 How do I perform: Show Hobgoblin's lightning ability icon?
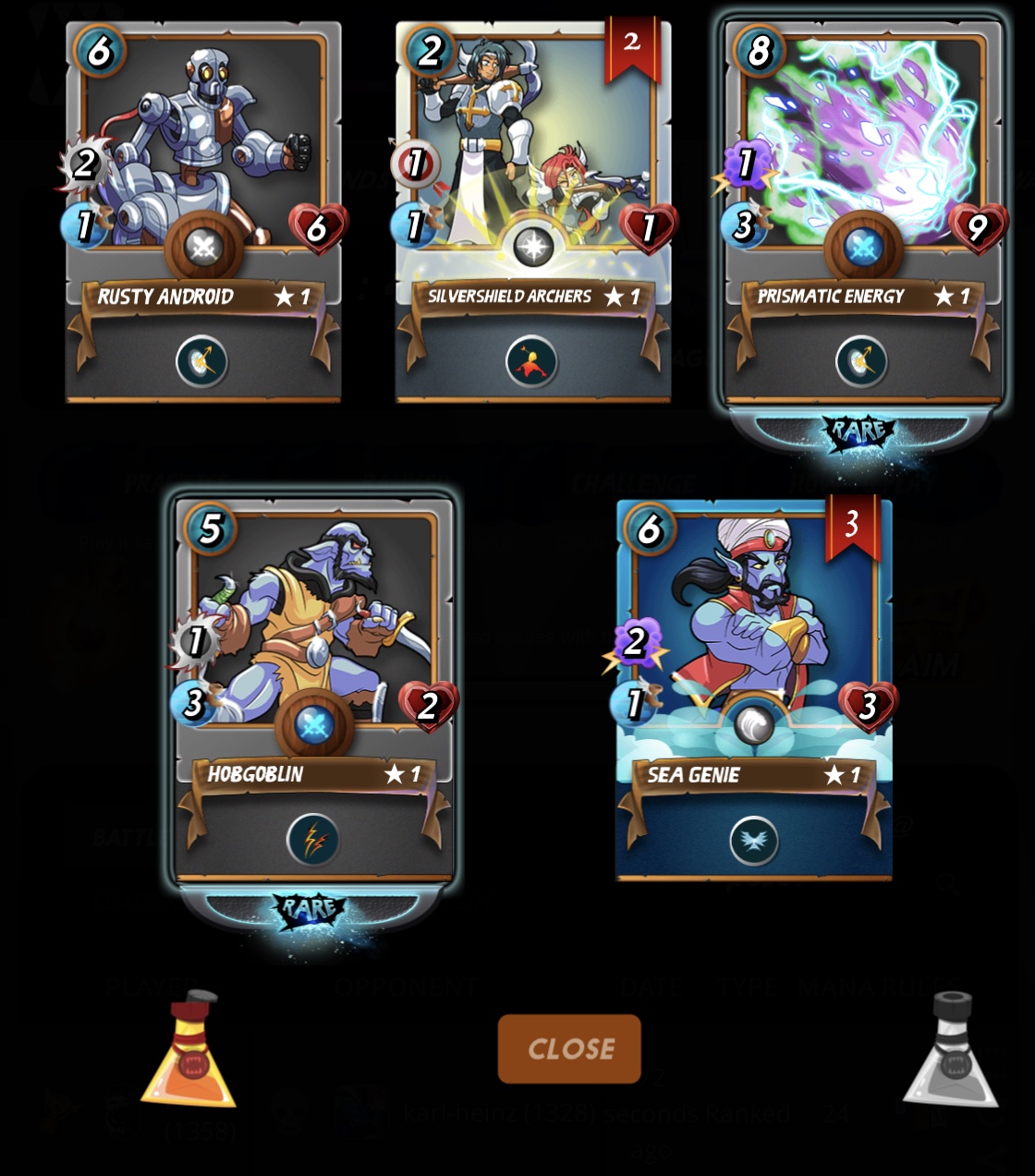pyautogui.click(x=313, y=840)
